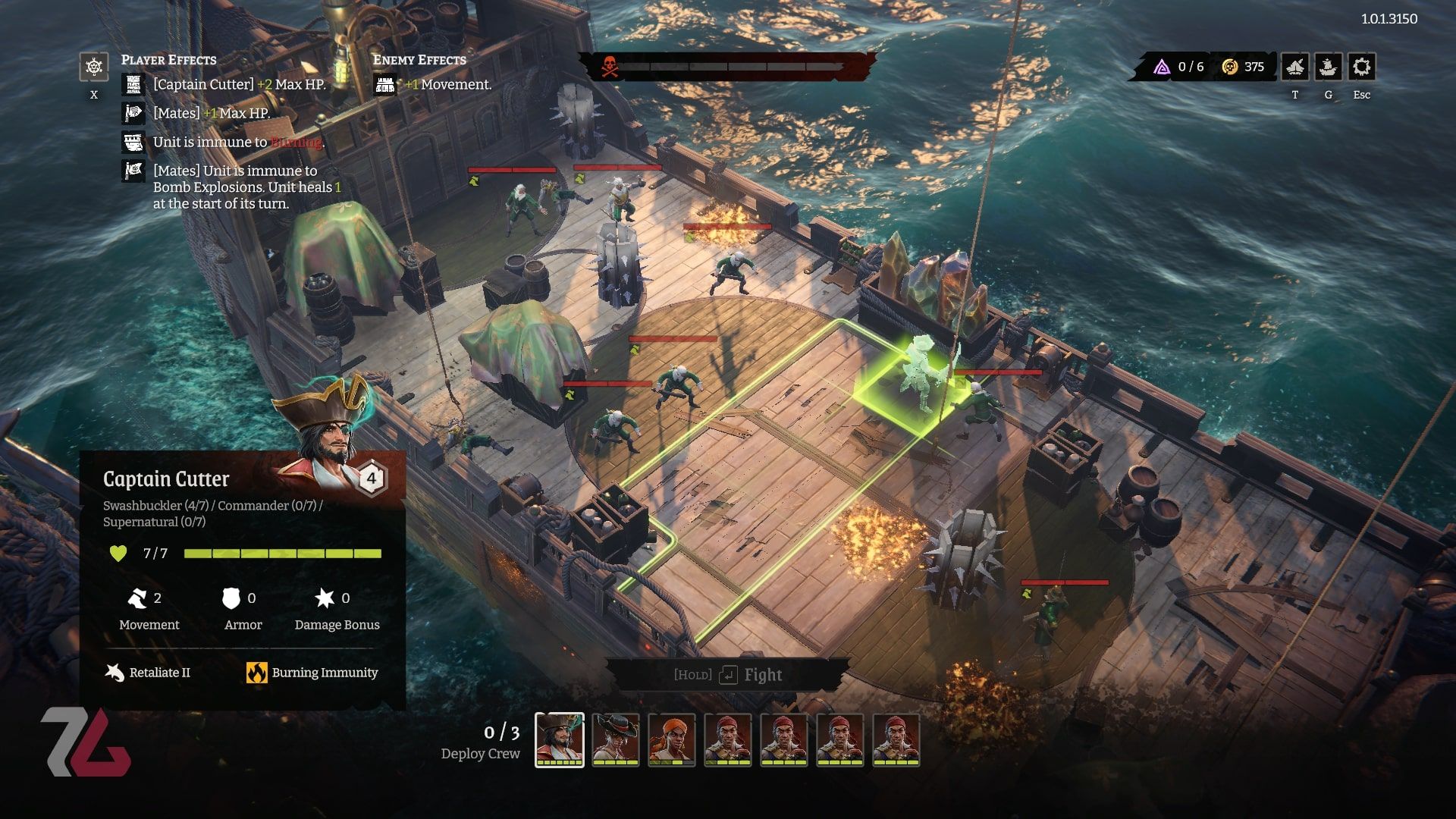Select Captain Cutter's crew portrait
The image size is (1456, 819).
point(560,739)
